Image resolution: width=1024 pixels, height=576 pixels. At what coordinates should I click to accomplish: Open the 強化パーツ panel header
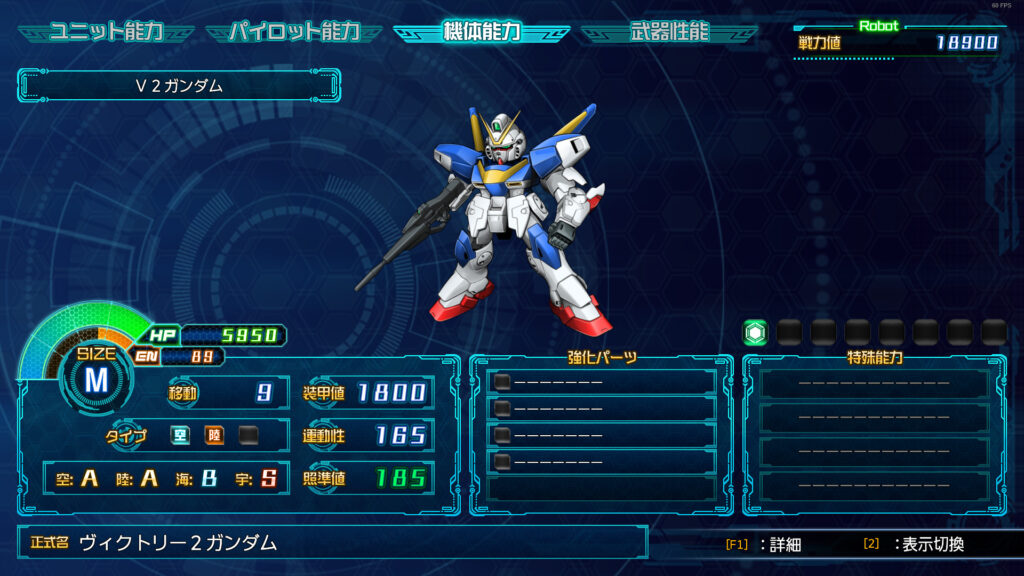click(602, 357)
